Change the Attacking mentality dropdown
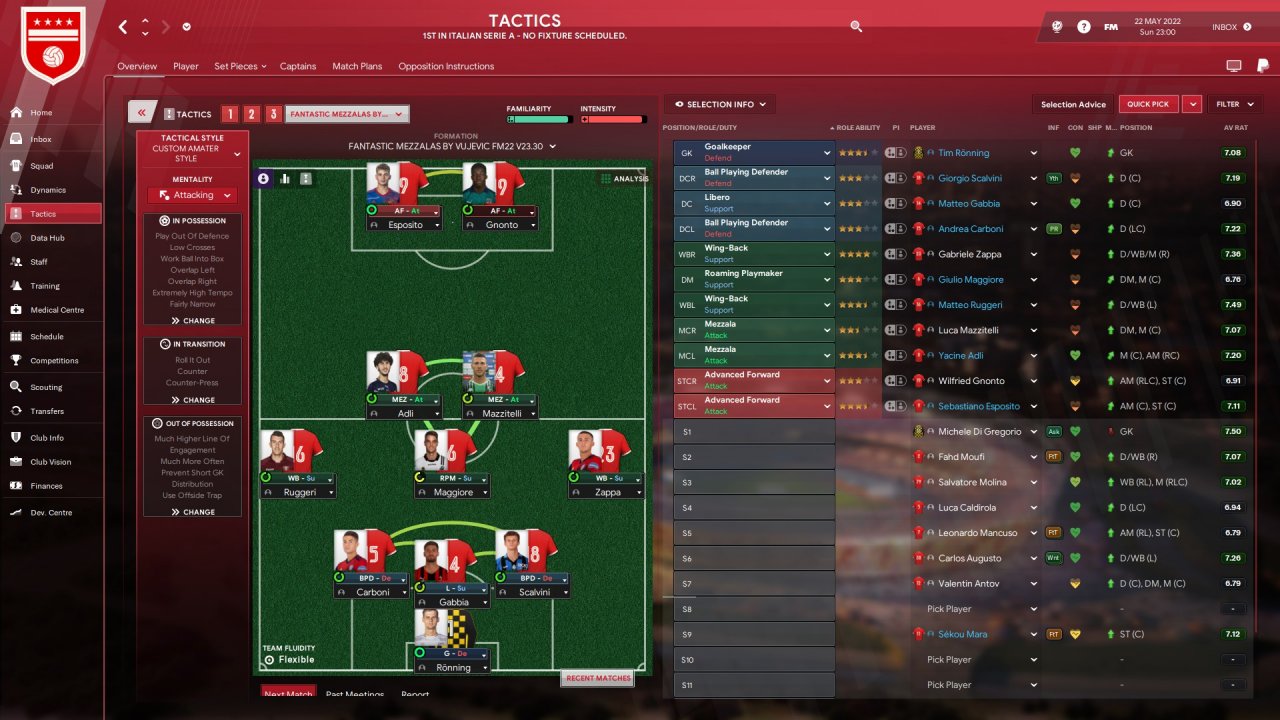Image resolution: width=1280 pixels, height=720 pixels. point(194,195)
